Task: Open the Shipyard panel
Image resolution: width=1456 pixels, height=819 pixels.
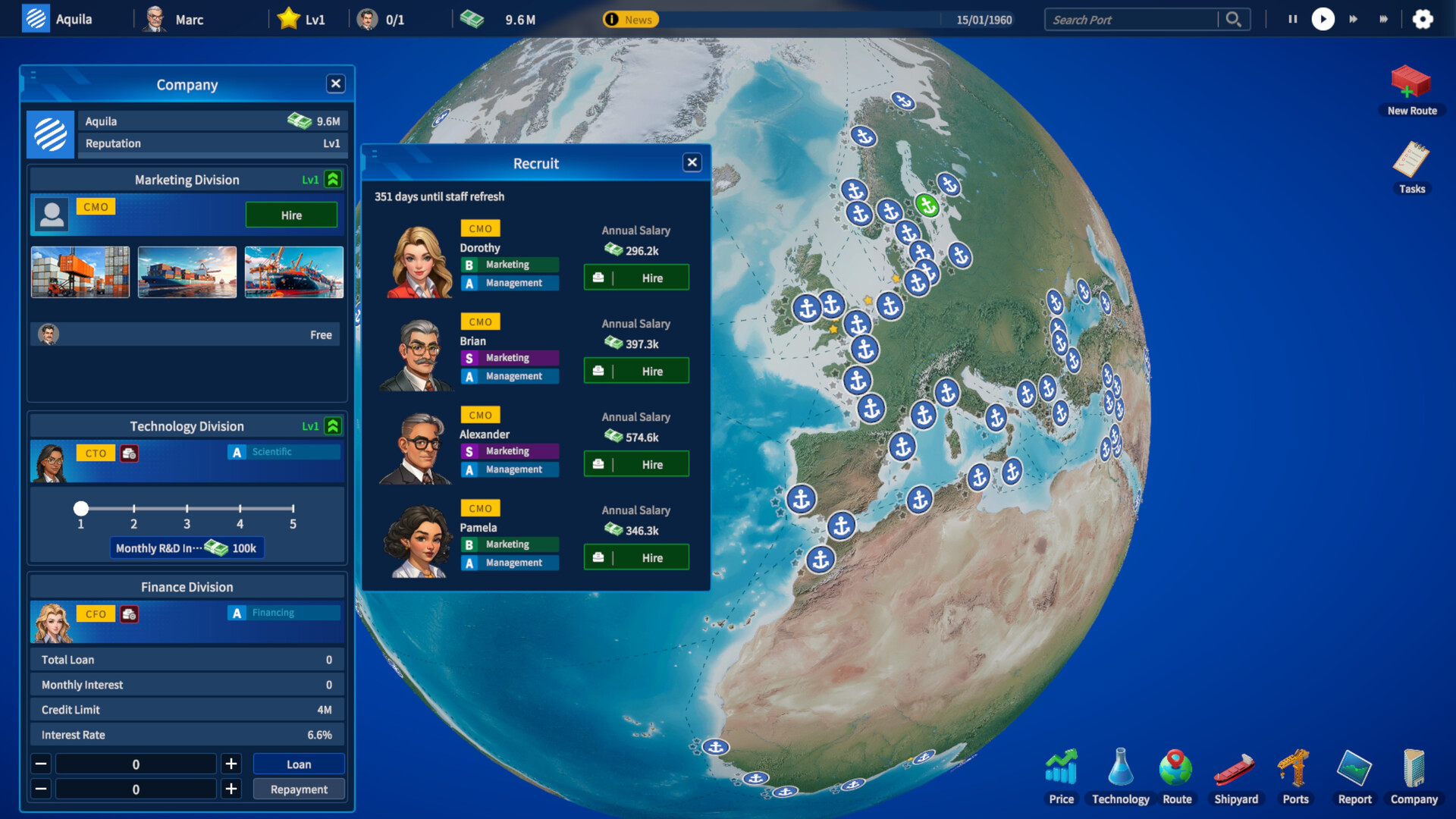Action: click(x=1235, y=768)
